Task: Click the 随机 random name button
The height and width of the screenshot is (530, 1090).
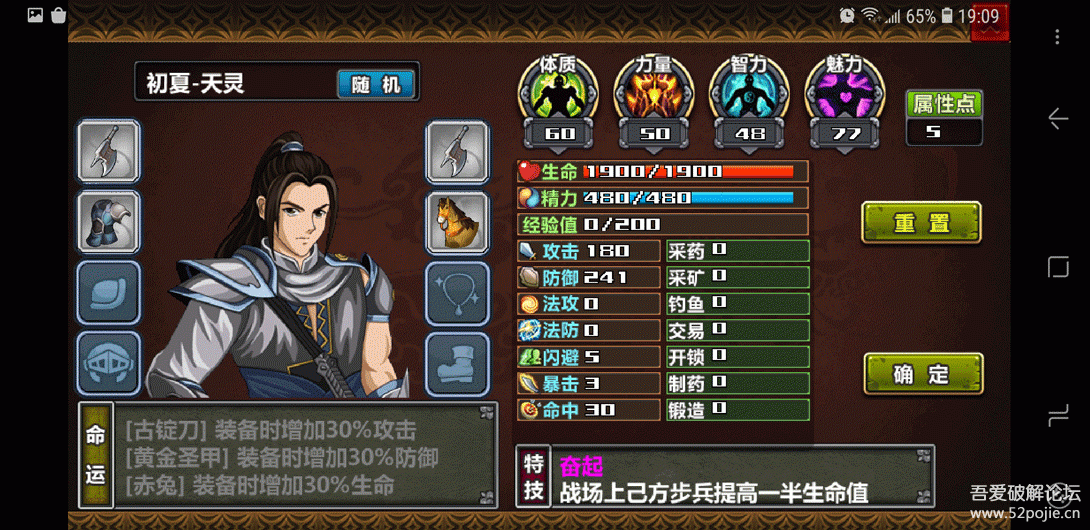Action: [375, 84]
